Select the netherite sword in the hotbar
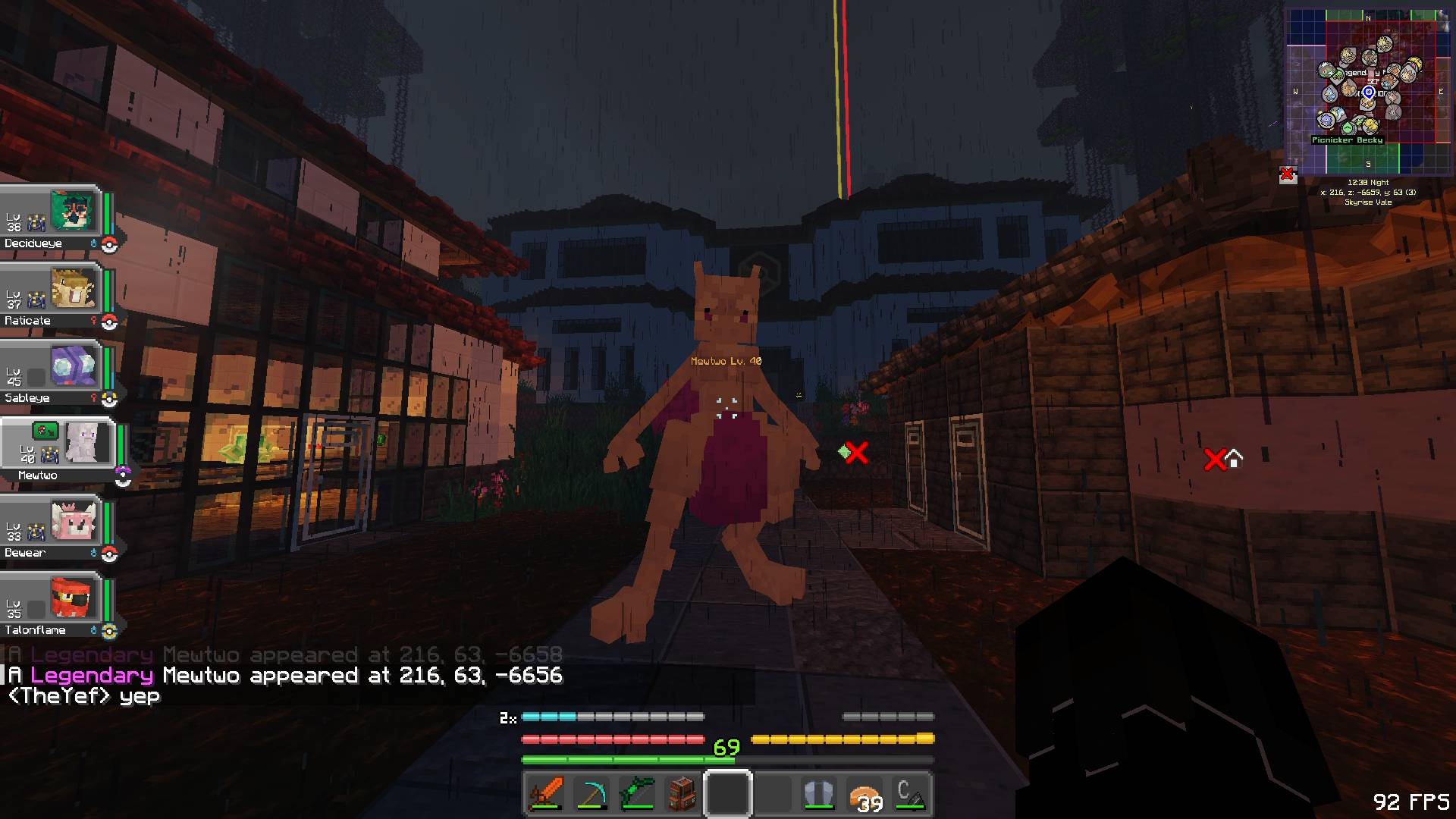Image resolution: width=1456 pixels, height=819 pixels. pyautogui.click(x=548, y=794)
